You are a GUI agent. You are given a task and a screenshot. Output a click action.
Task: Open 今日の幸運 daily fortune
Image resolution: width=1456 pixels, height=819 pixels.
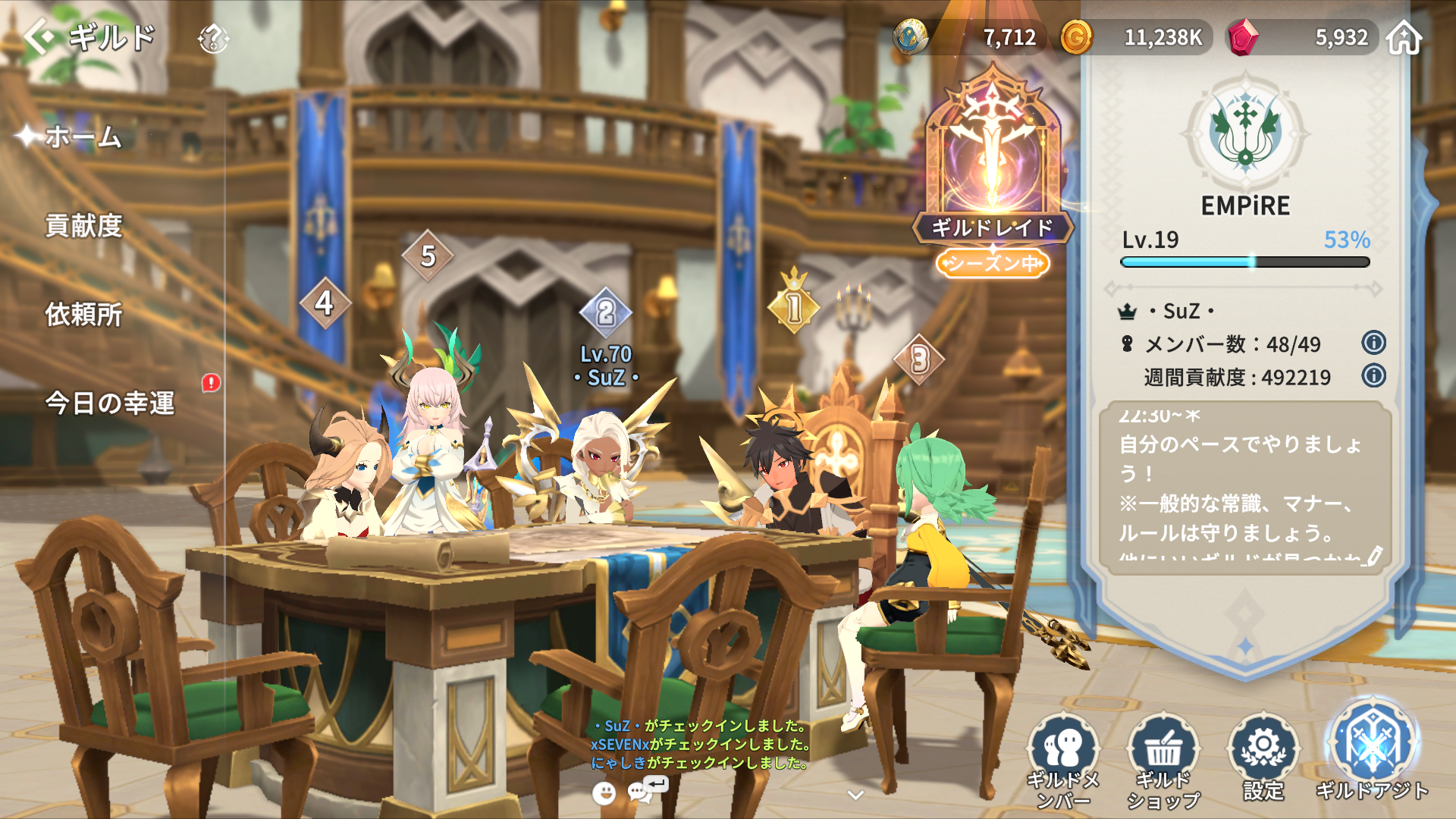(x=110, y=403)
